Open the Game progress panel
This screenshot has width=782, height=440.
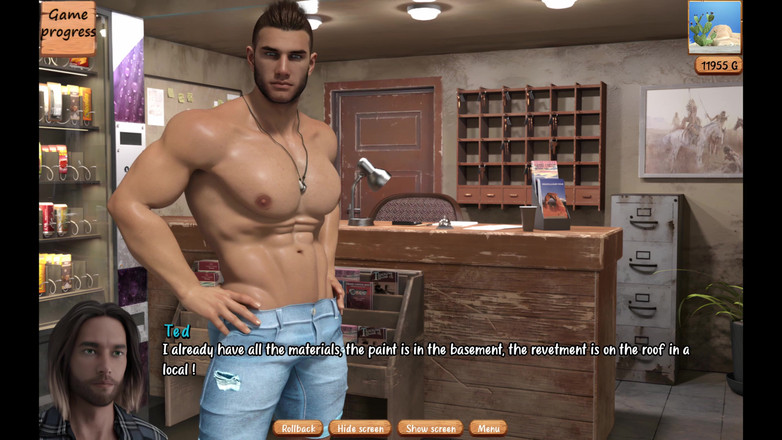click(68, 25)
